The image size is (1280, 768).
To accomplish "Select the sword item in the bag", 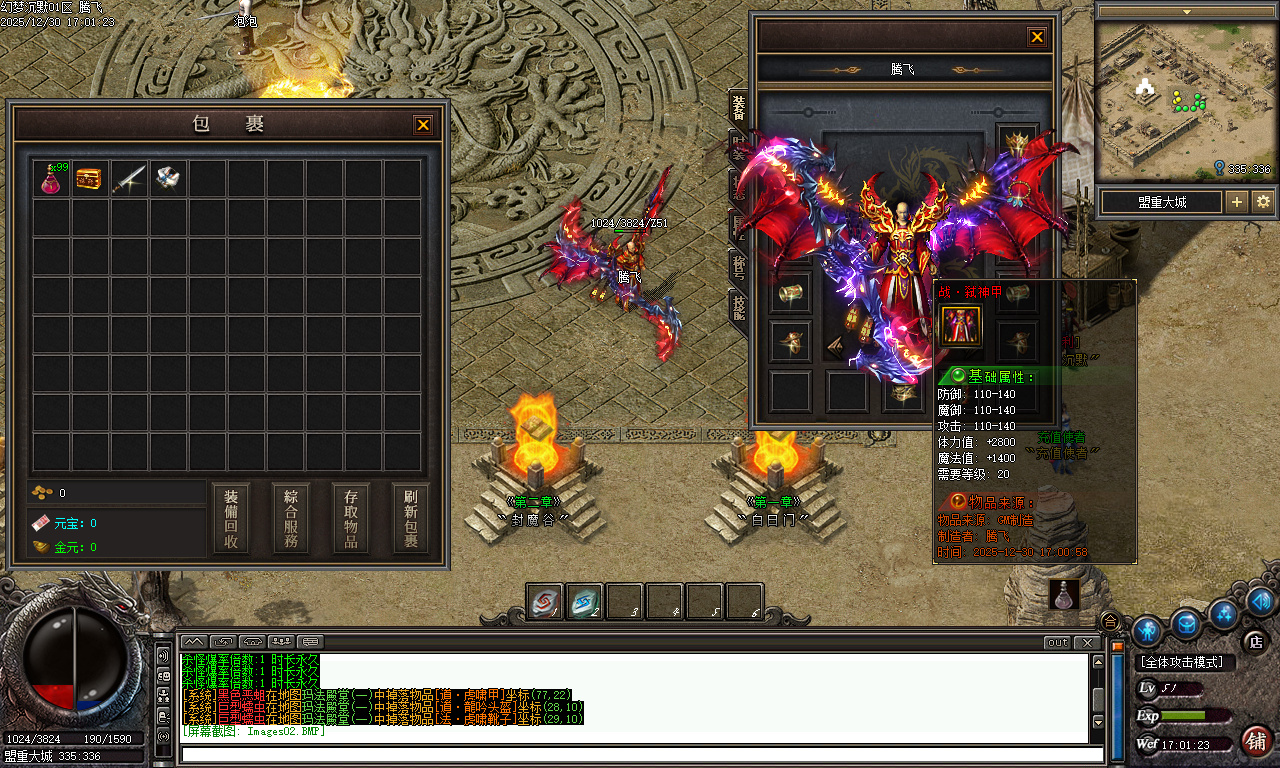I will [129, 179].
